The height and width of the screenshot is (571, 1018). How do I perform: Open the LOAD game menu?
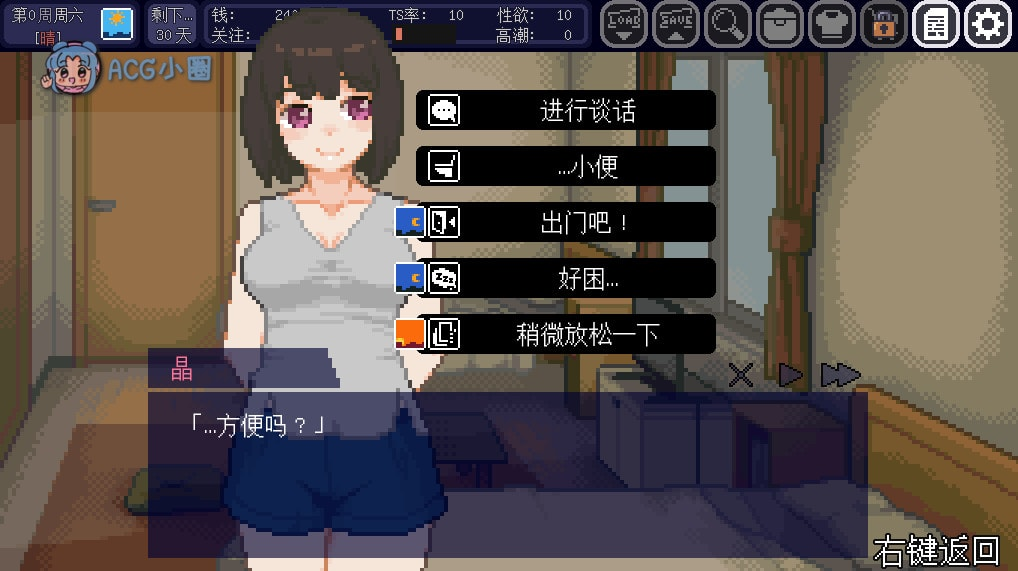(625, 24)
